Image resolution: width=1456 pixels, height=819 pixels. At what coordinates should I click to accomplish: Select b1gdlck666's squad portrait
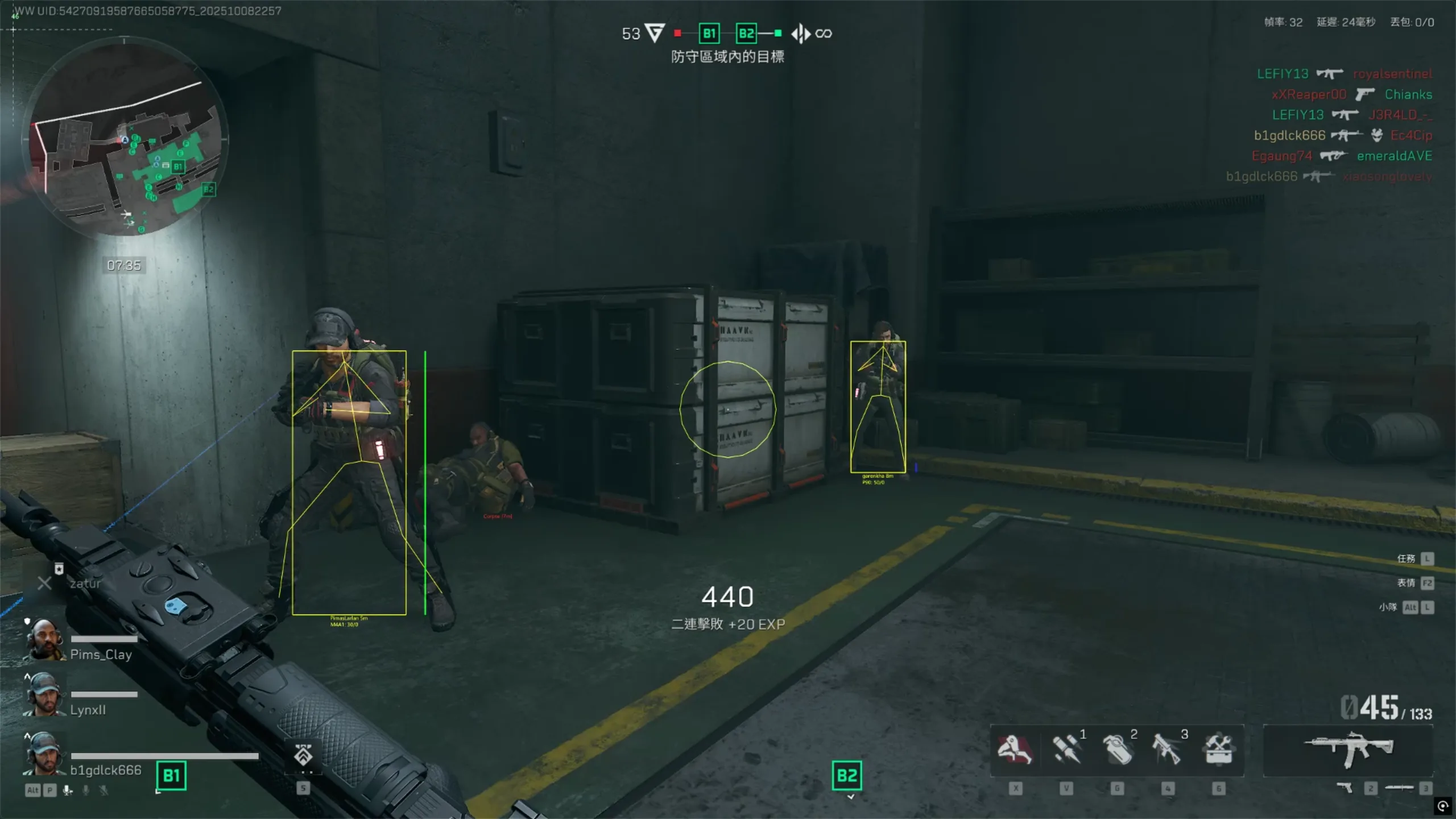[44, 754]
